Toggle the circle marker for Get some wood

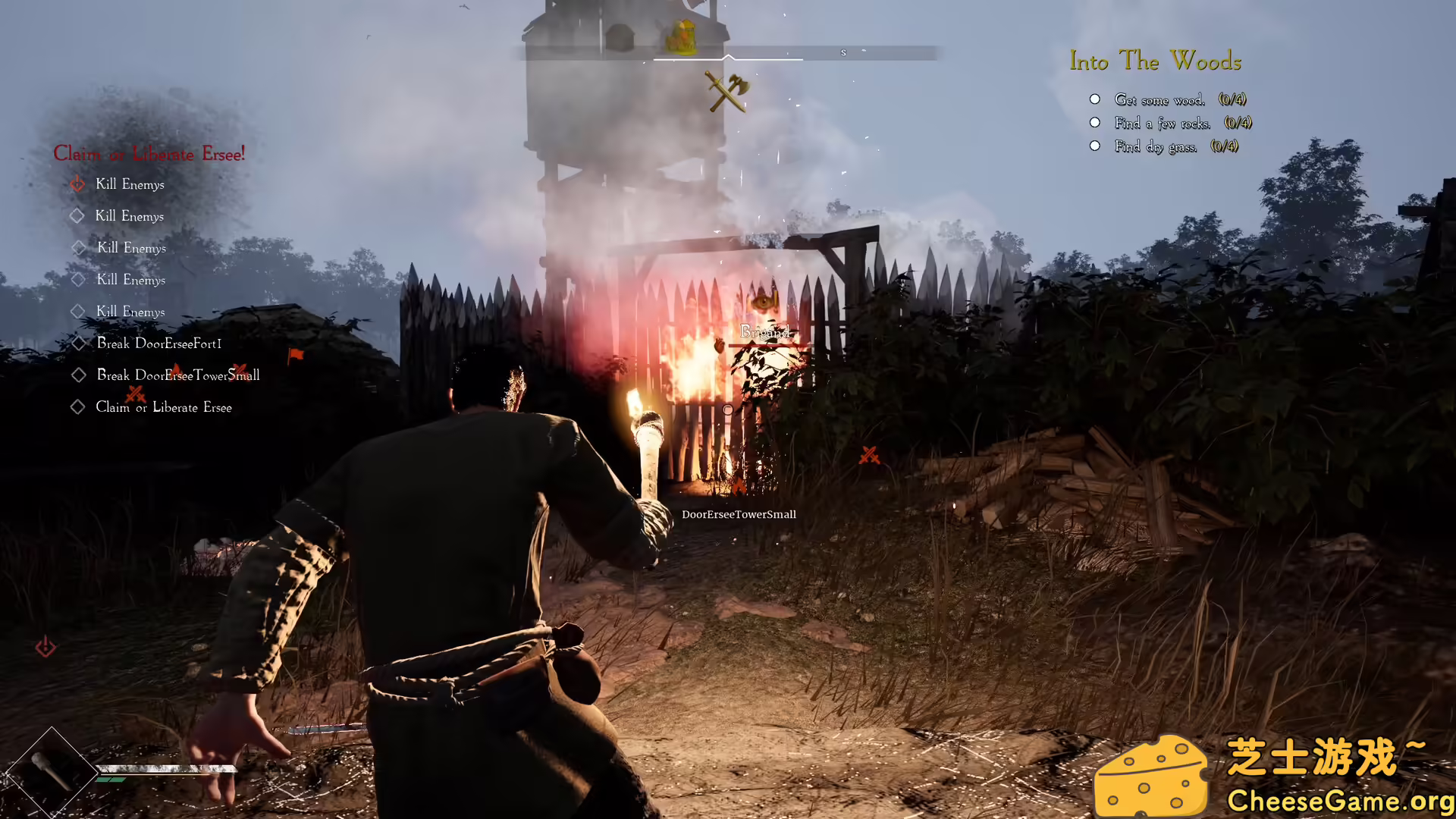pyautogui.click(x=1094, y=99)
